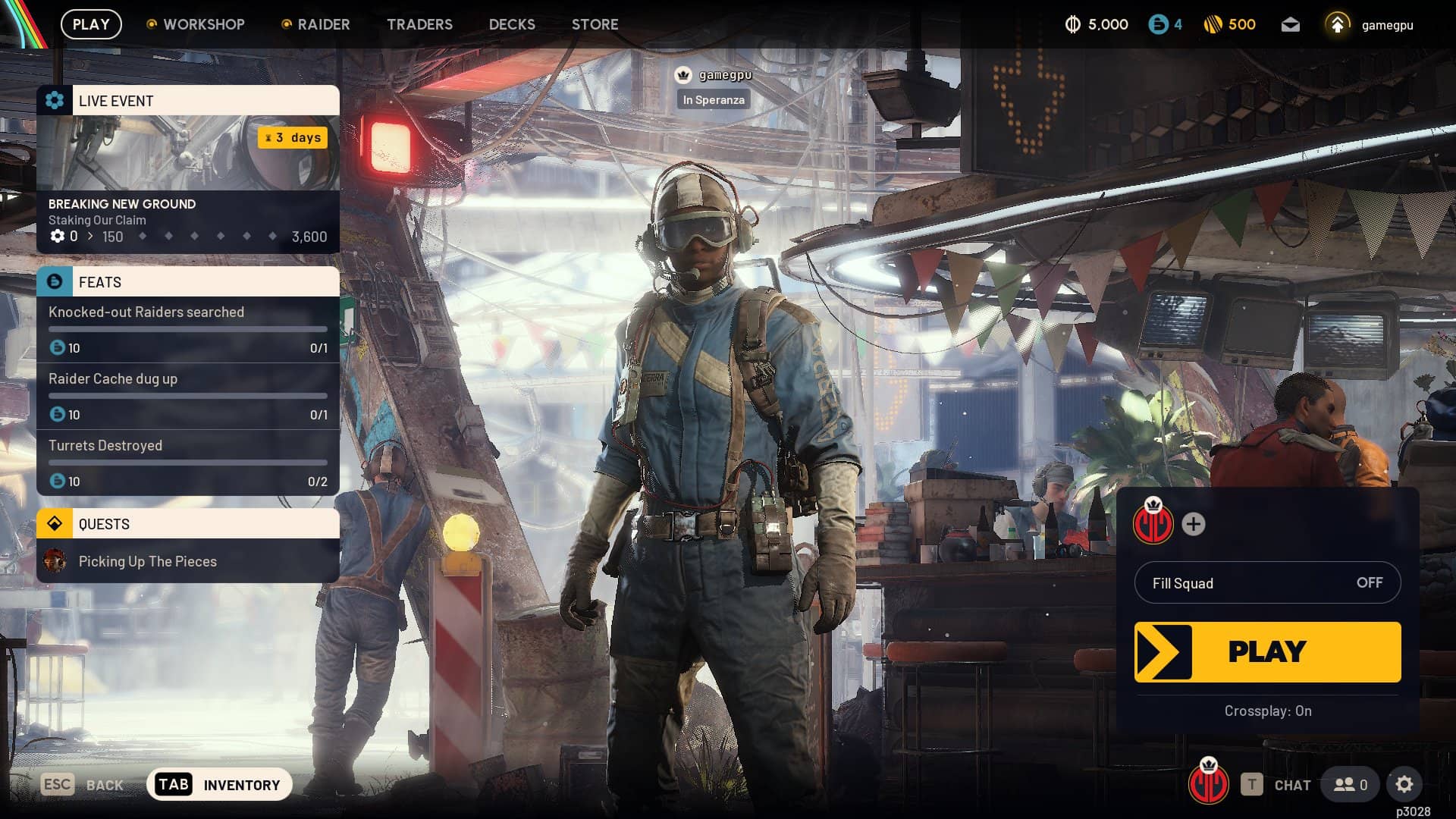Toggle the Fill Squad option
This screenshot has width=1456, height=819.
1267,582
